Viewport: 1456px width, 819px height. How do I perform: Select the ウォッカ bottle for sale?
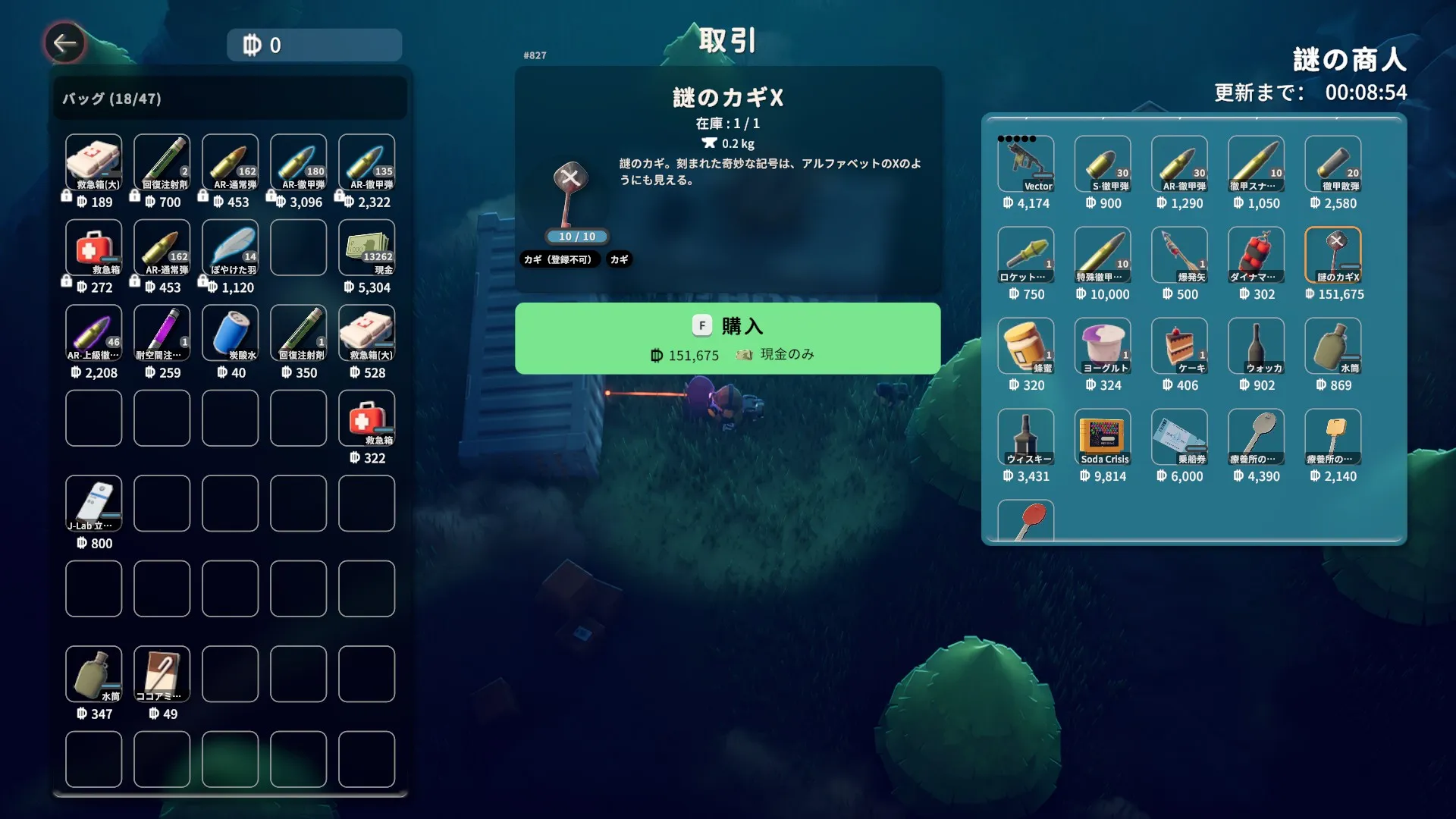pos(1256,346)
